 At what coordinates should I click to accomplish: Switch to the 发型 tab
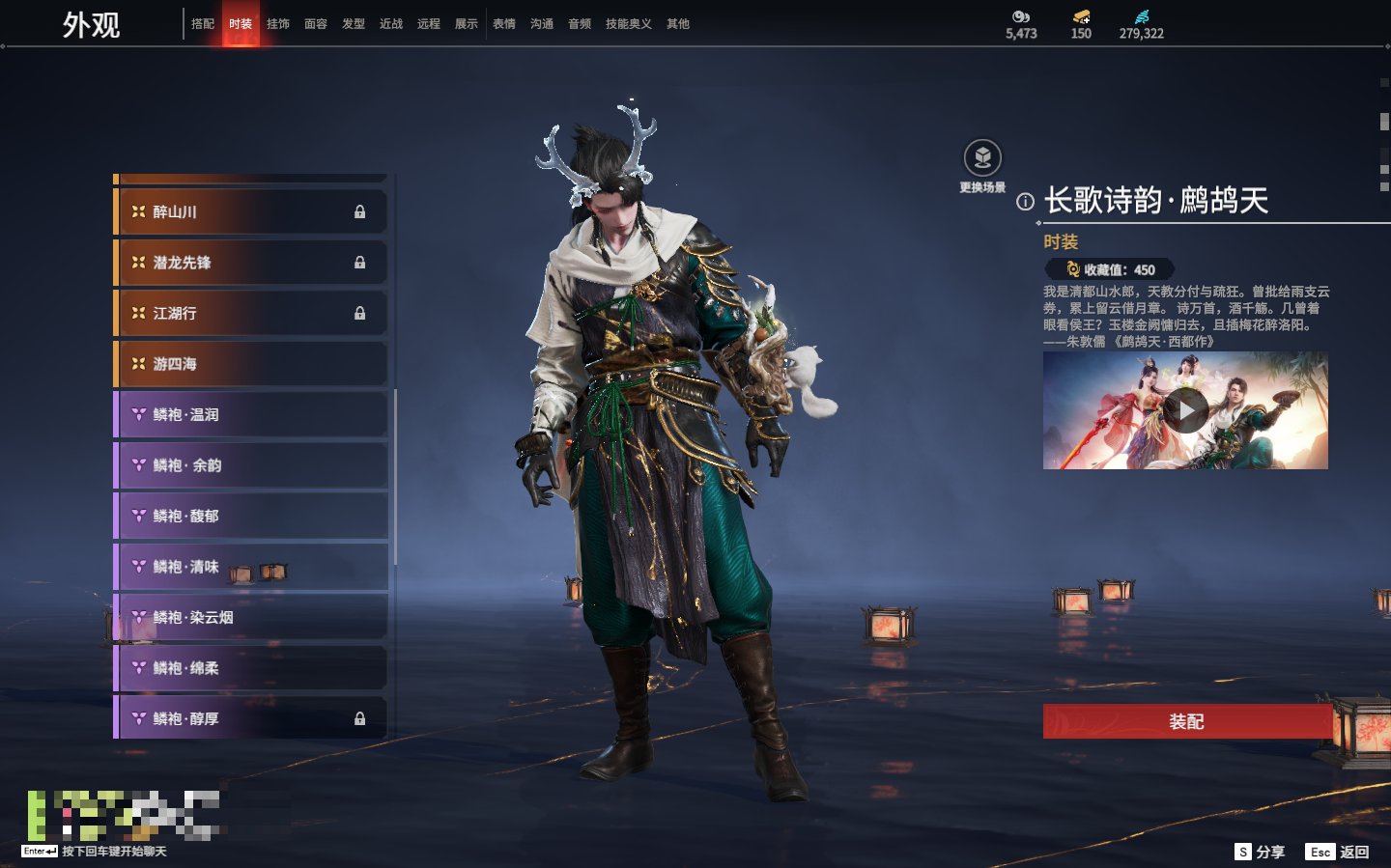tap(354, 24)
